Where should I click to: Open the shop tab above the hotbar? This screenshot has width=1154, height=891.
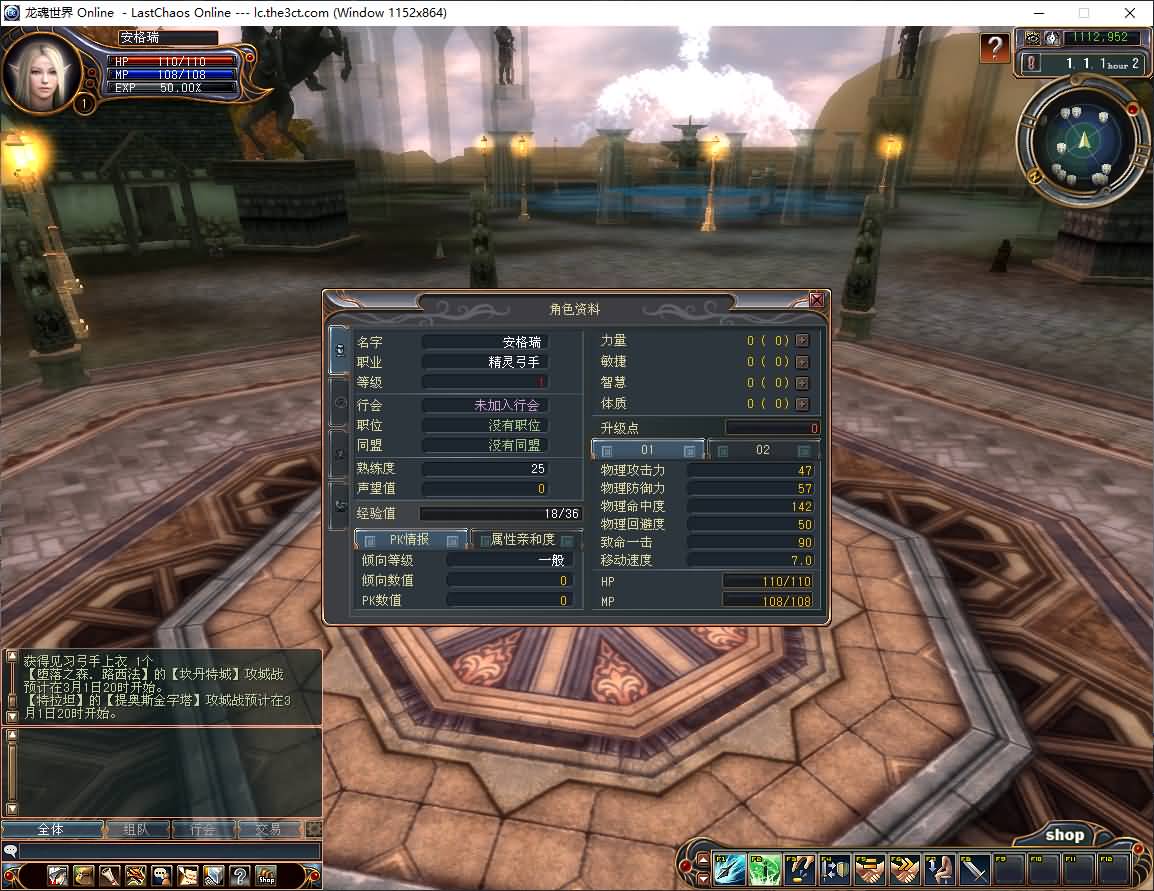pyautogui.click(x=1064, y=835)
